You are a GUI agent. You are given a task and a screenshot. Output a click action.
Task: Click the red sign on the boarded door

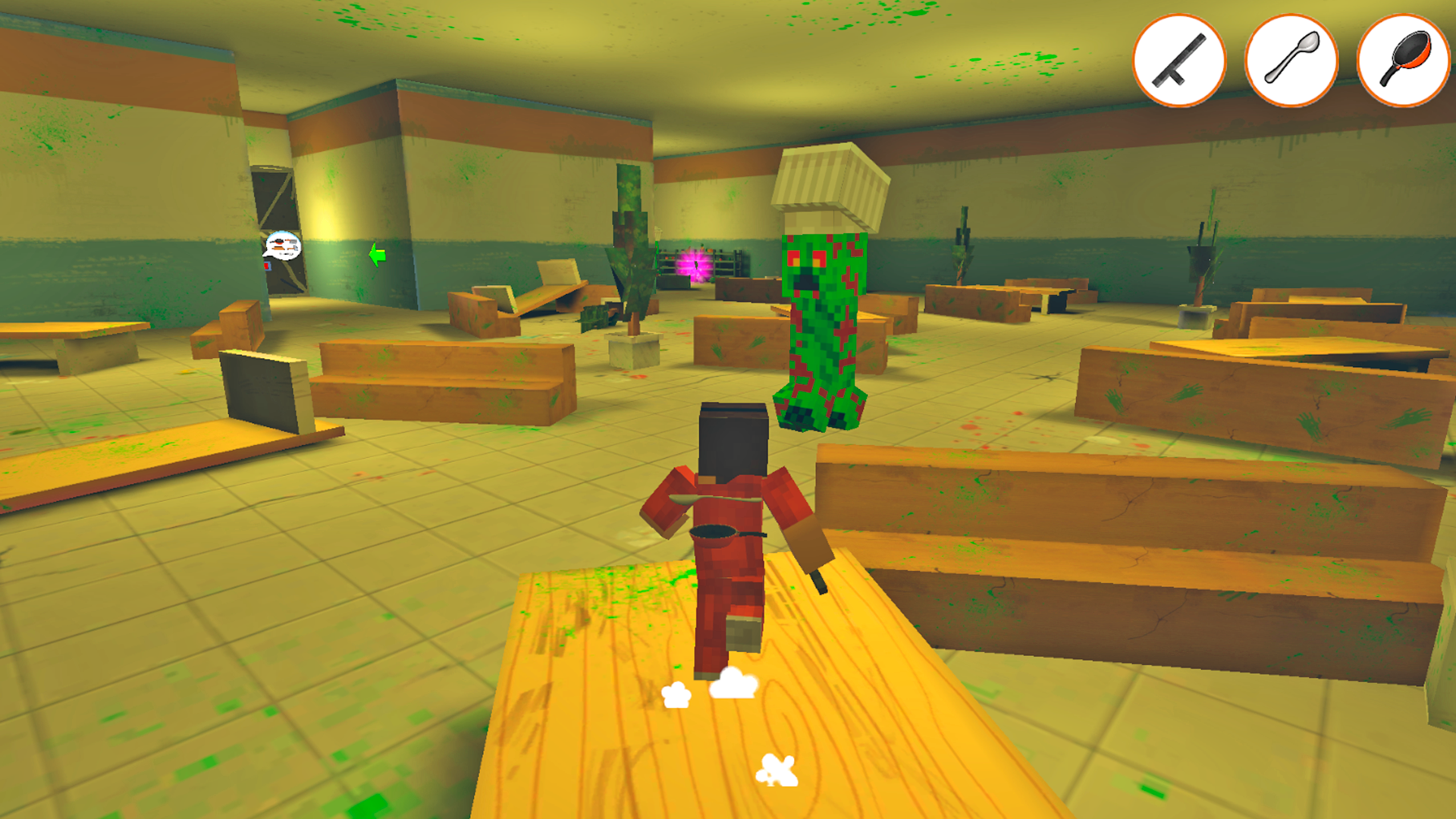[267, 266]
